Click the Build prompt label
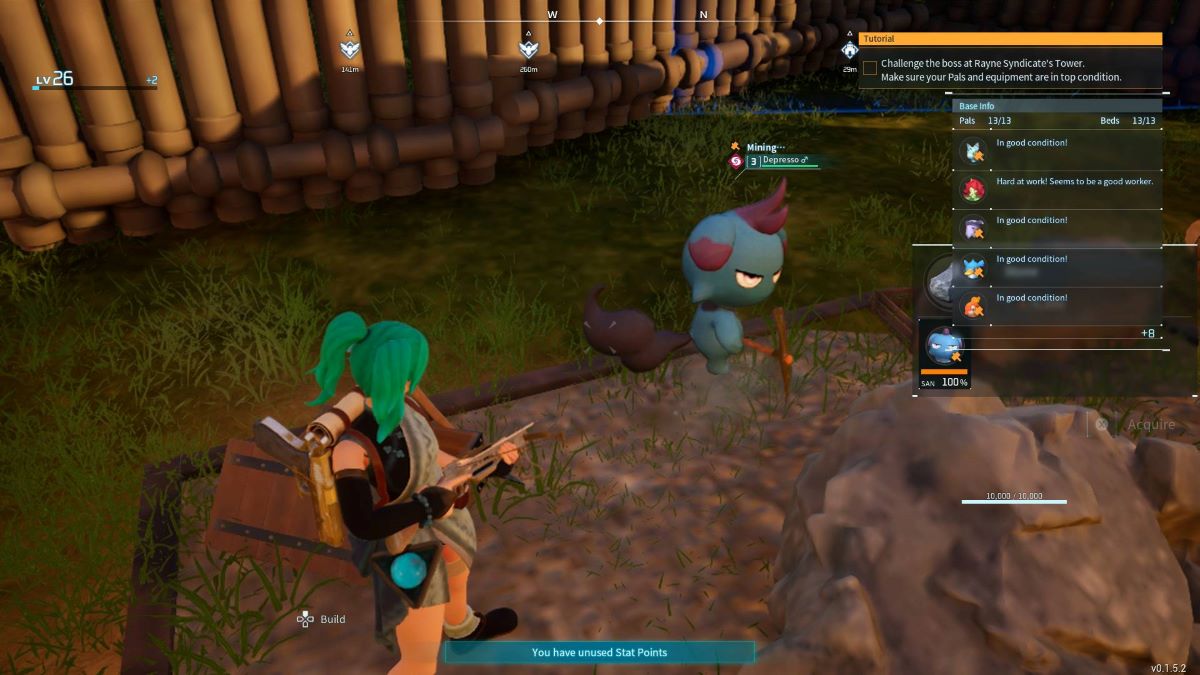 332,619
